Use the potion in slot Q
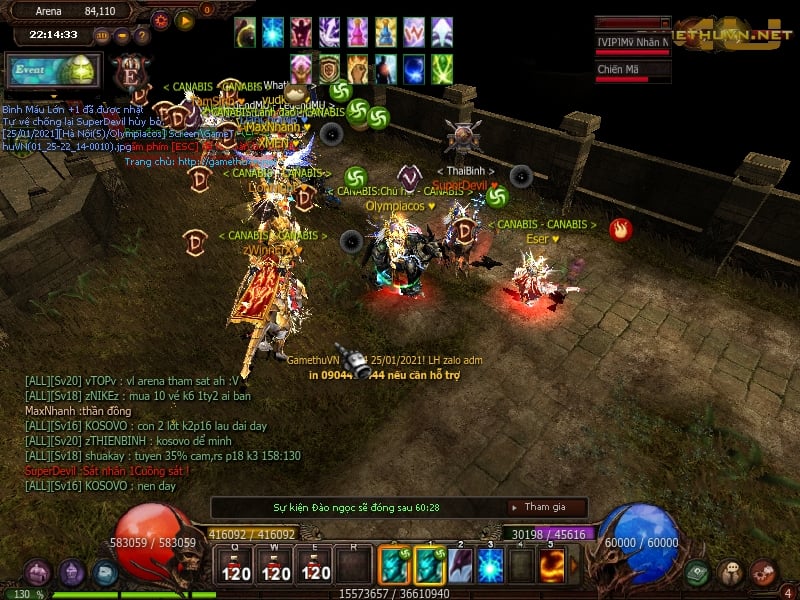 click(236, 566)
